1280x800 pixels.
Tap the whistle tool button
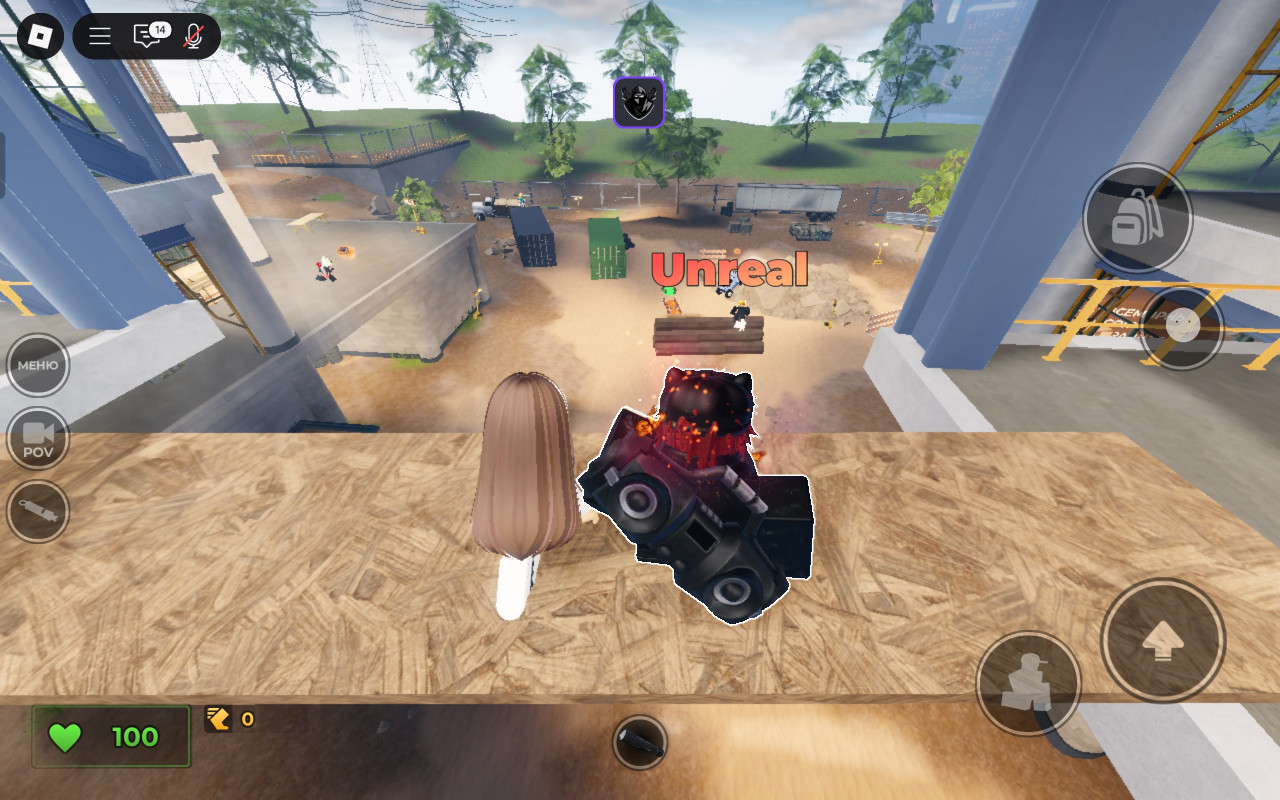(38, 511)
